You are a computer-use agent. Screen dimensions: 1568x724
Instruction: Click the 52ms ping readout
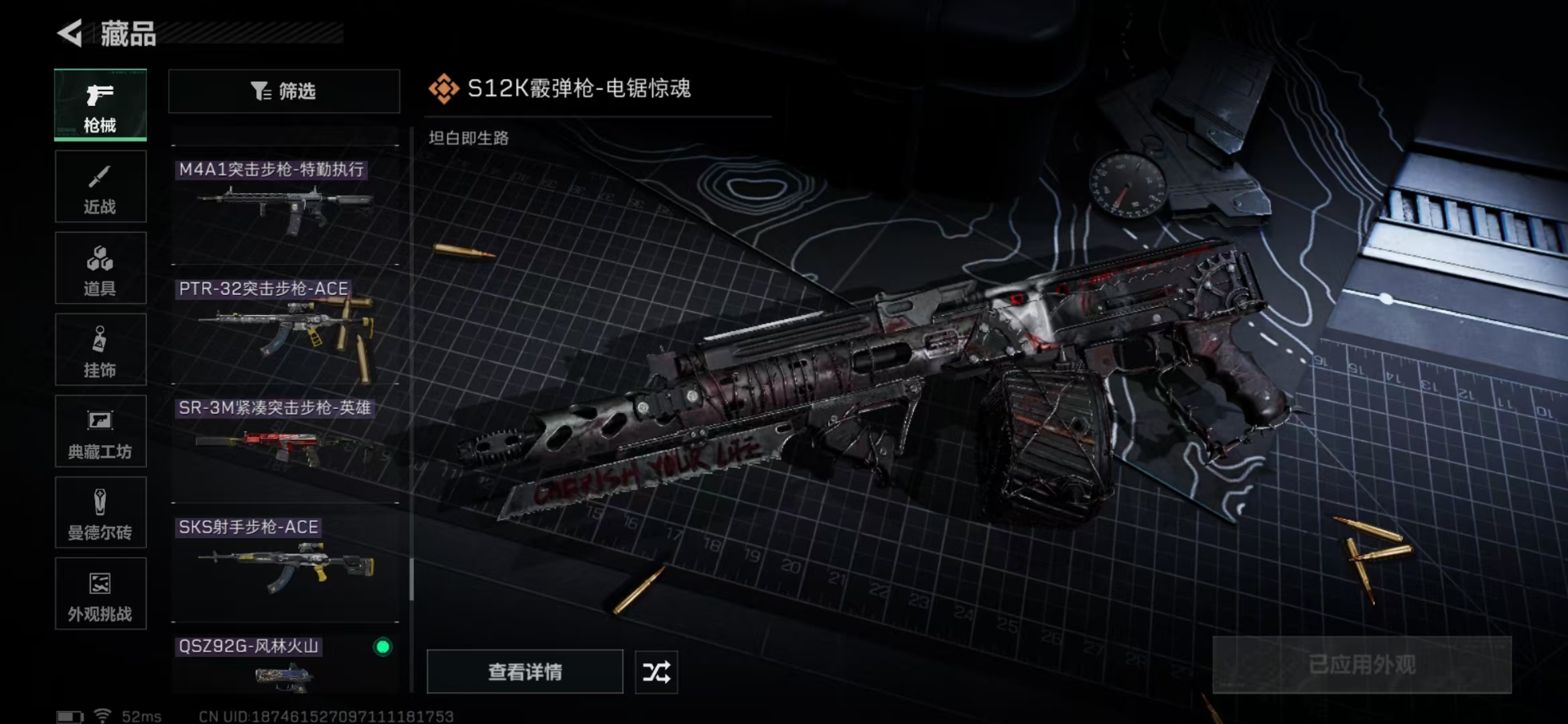[x=141, y=715]
